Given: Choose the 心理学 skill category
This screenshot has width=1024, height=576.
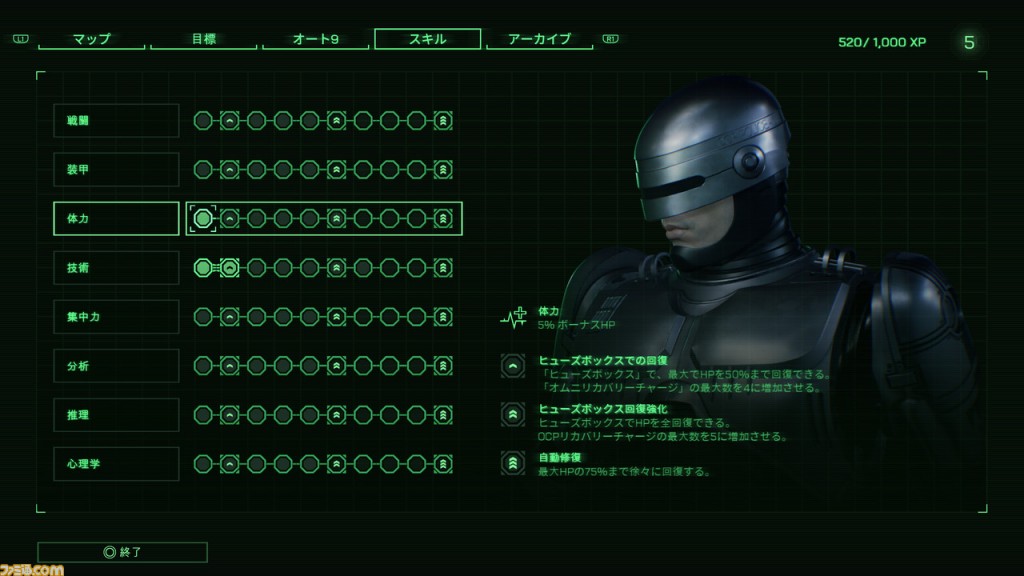Looking at the screenshot, I should (x=116, y=464).
